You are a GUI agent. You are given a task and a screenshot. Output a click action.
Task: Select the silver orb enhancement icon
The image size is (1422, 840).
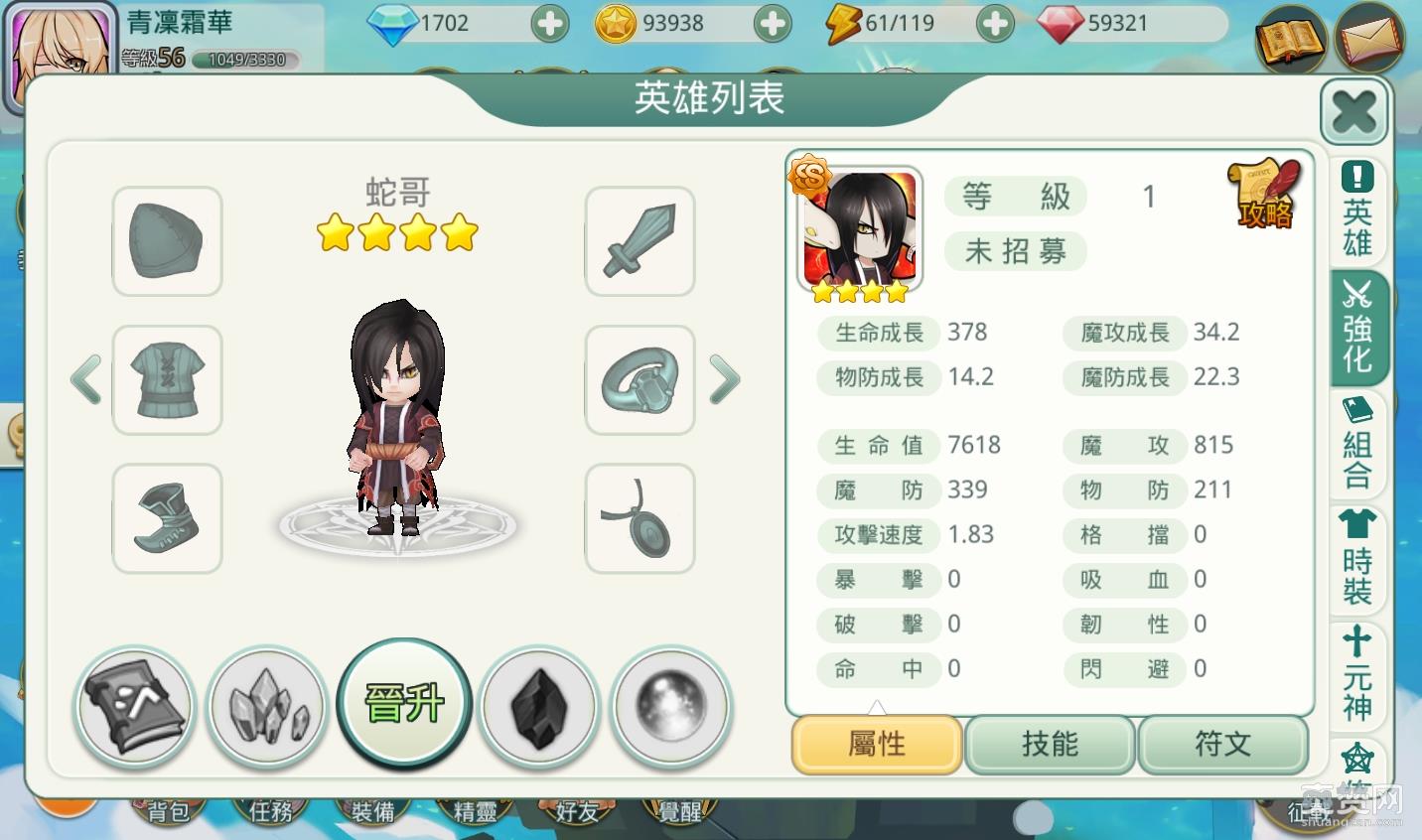tap(672, 706)
